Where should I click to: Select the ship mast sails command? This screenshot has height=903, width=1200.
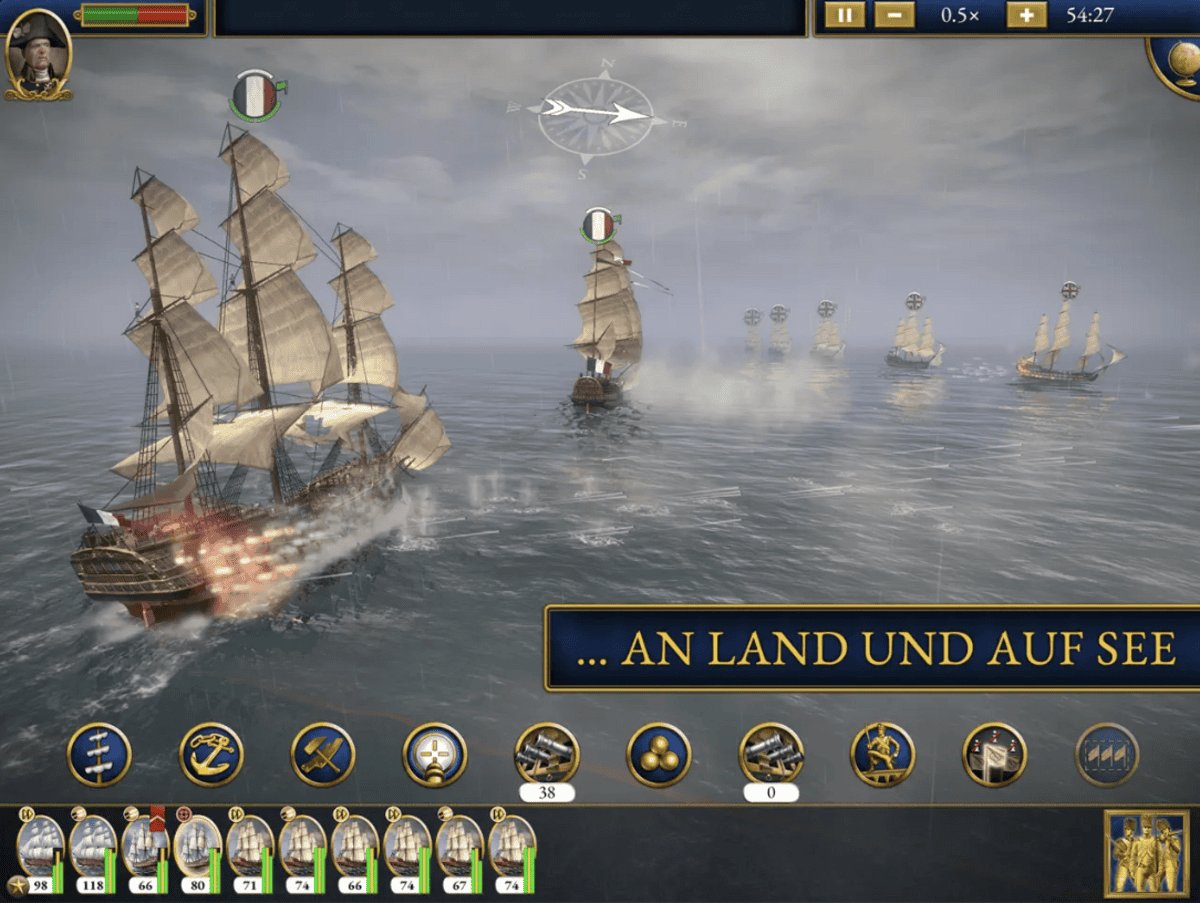point(99,754)
